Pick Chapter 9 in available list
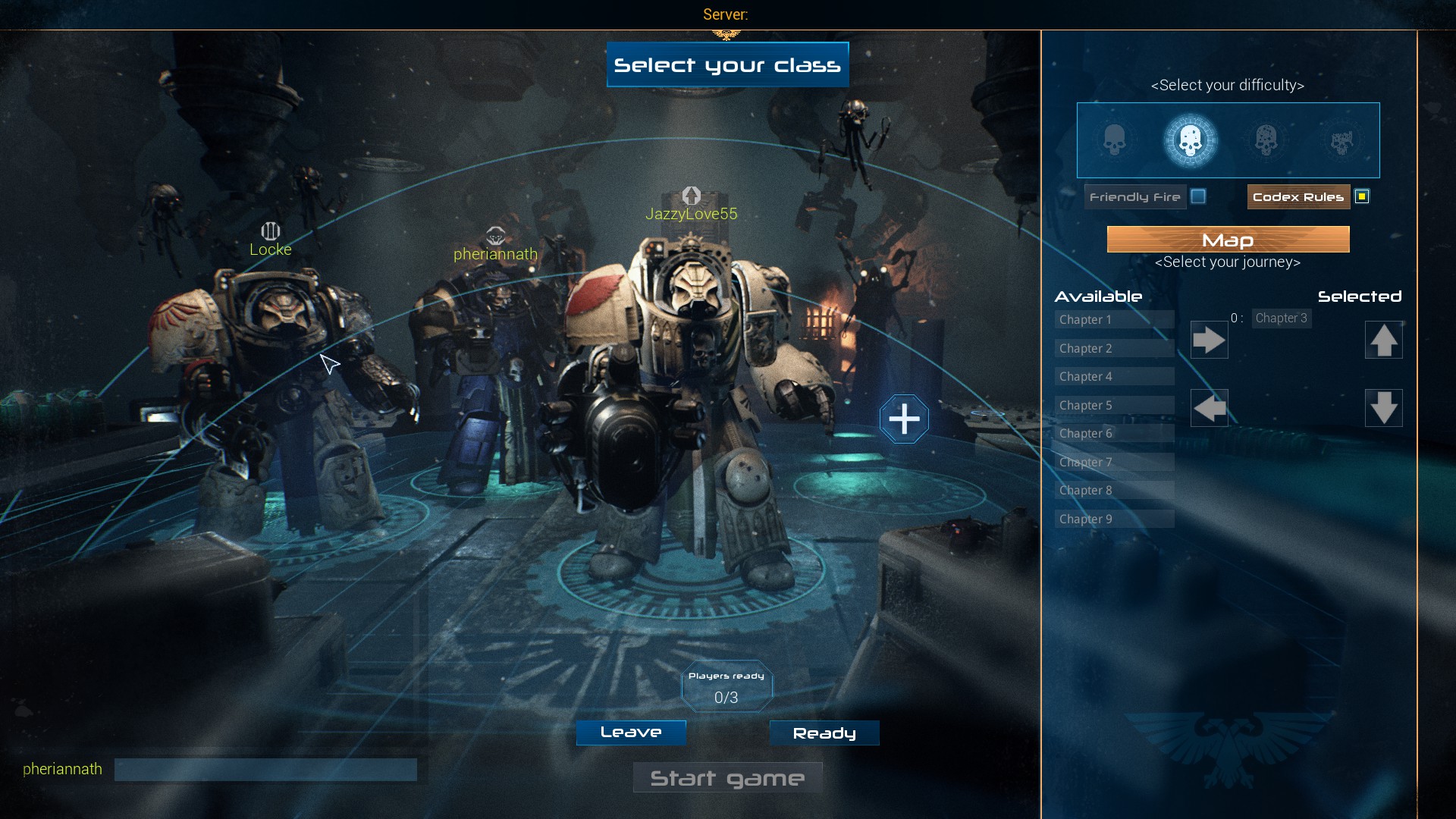The height and width of the screenshot is (819, 1456). [x=1113, y=519]
